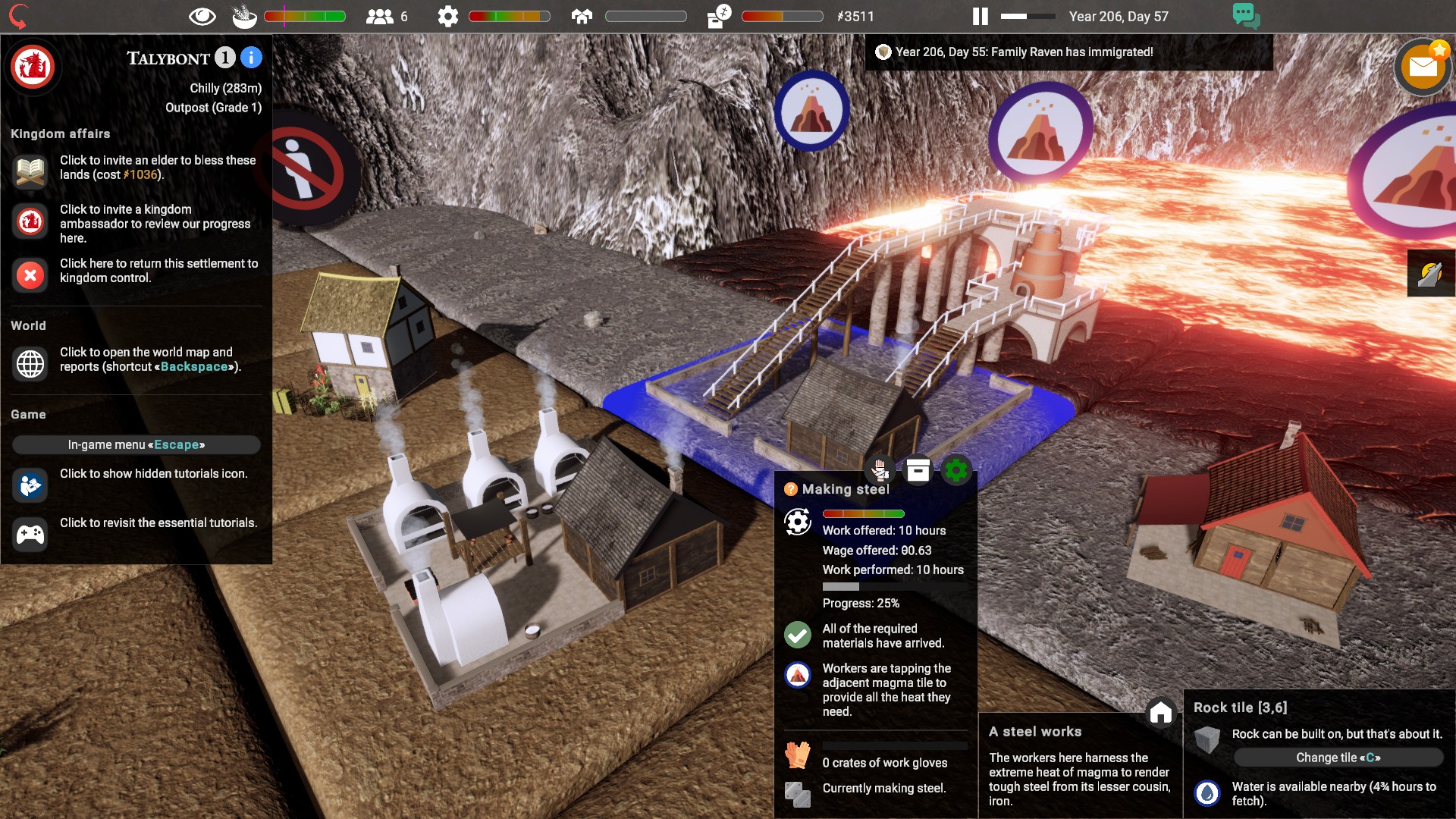The height and width of the screenshot is (819, 1456).
Task: Open the In-game menu button
Action: point(136,444)
